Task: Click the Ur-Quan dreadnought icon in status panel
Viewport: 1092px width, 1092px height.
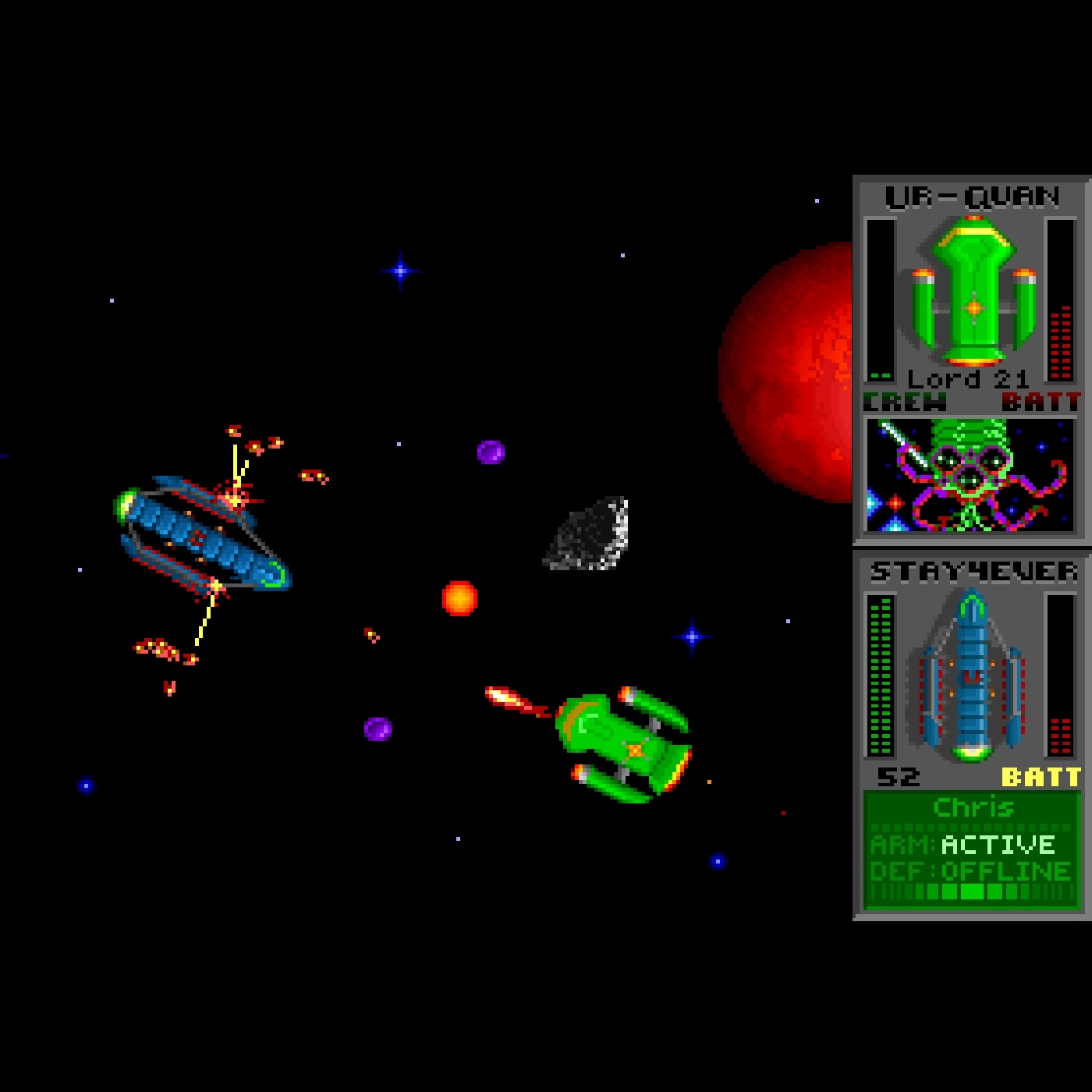Action: pyautogui.click(x=973, y=292)
